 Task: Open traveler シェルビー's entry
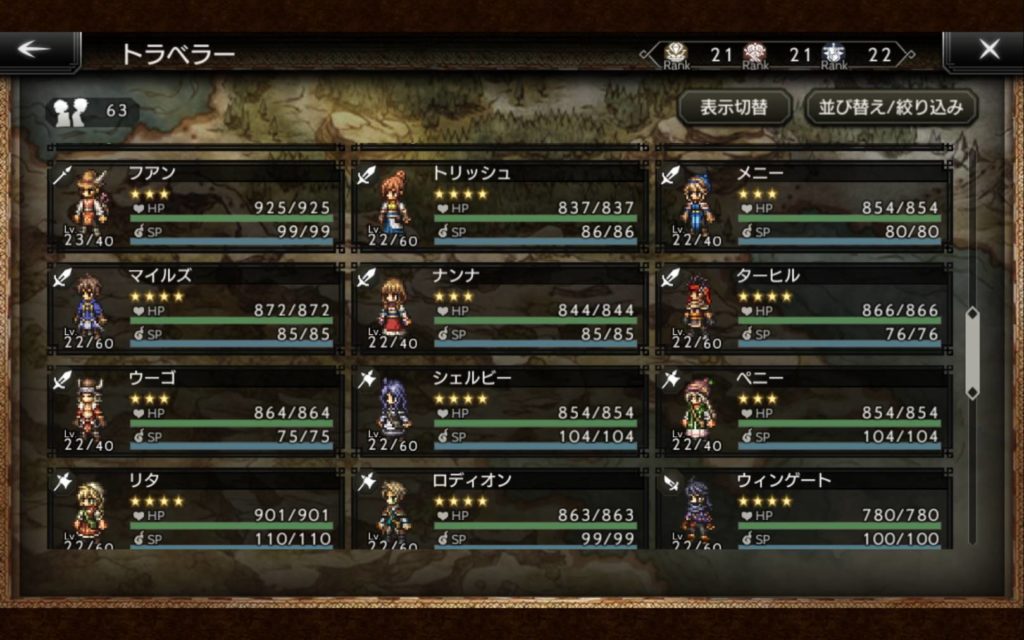click(x=499, y=411)
